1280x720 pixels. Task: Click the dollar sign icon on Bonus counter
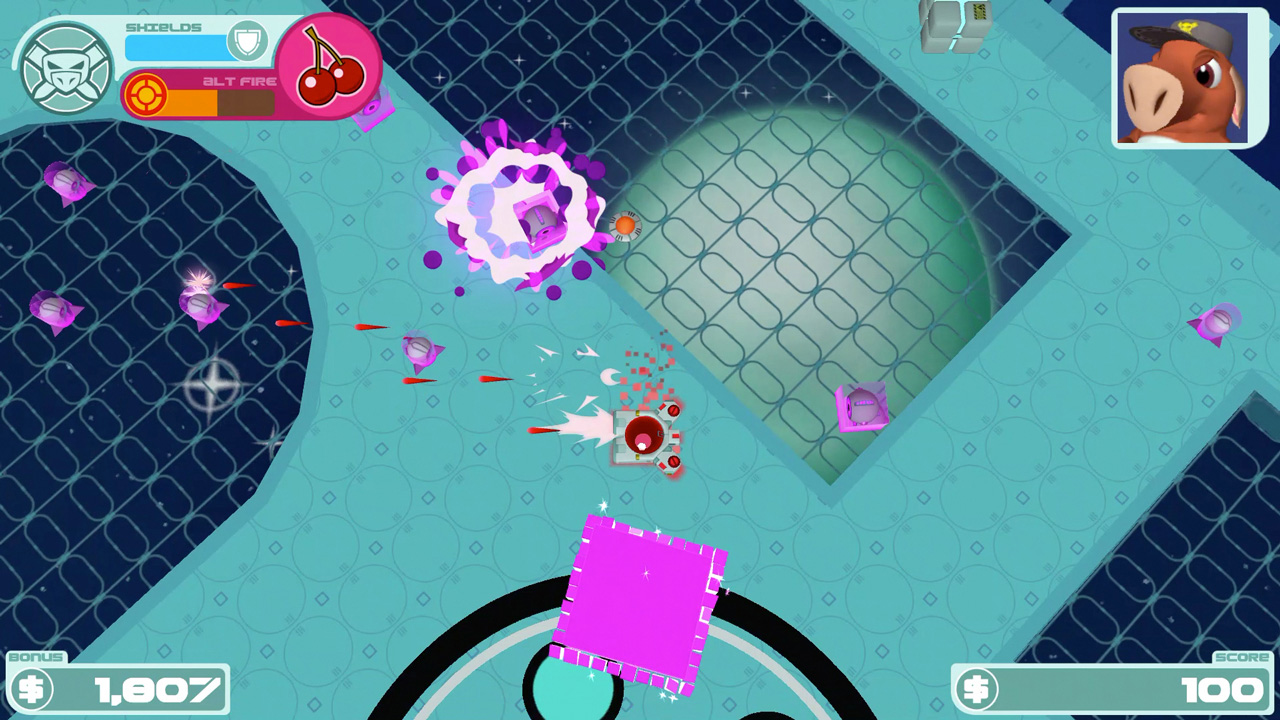point(33,688)
